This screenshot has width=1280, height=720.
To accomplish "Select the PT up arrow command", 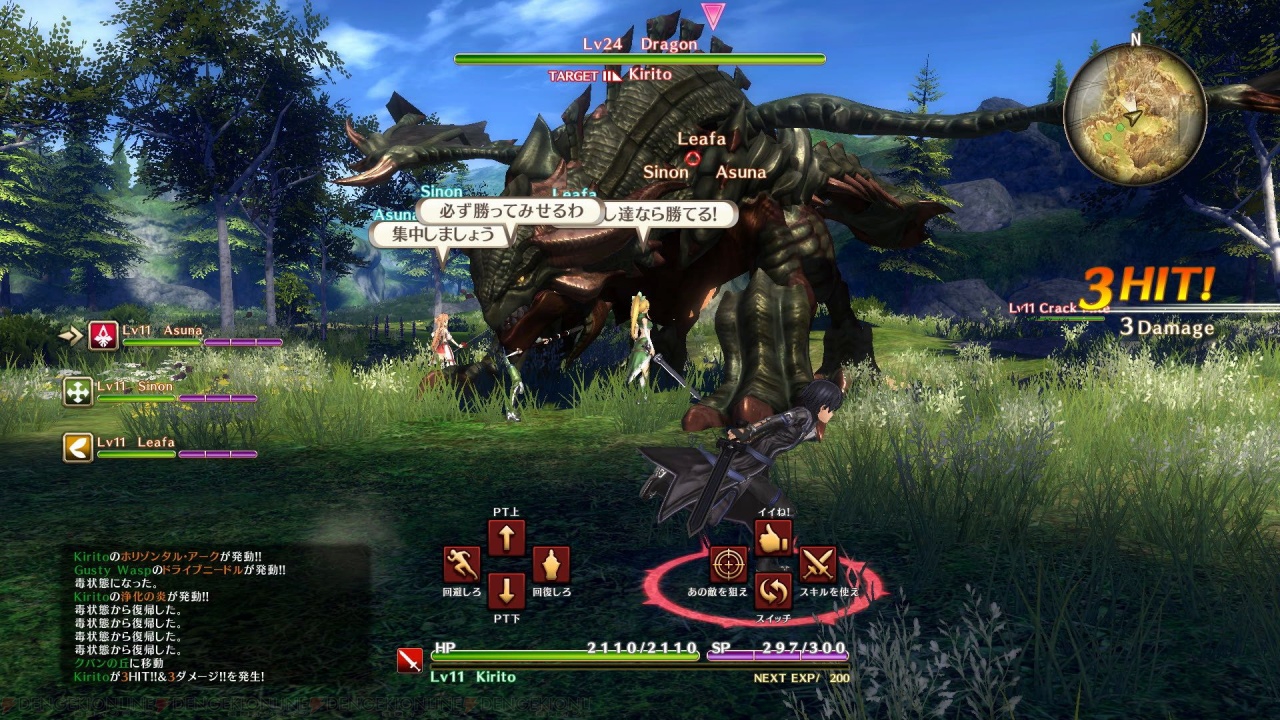I will [x=506, y=538].
